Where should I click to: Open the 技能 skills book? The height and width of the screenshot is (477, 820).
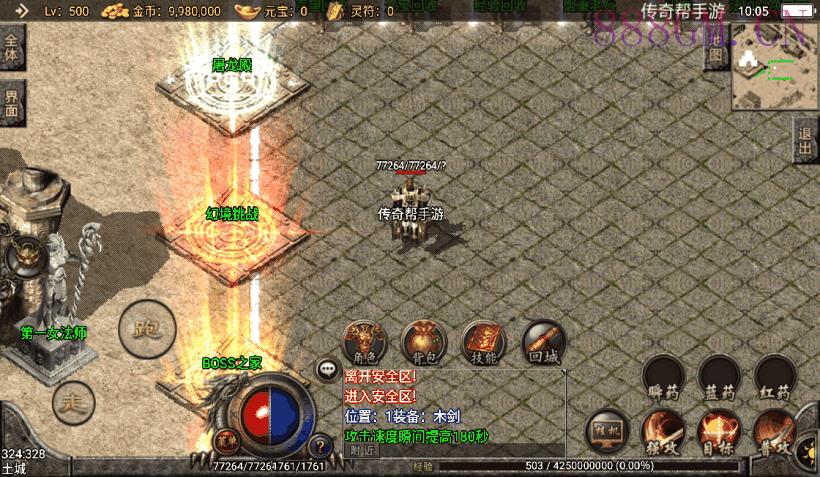coord(483,342)
